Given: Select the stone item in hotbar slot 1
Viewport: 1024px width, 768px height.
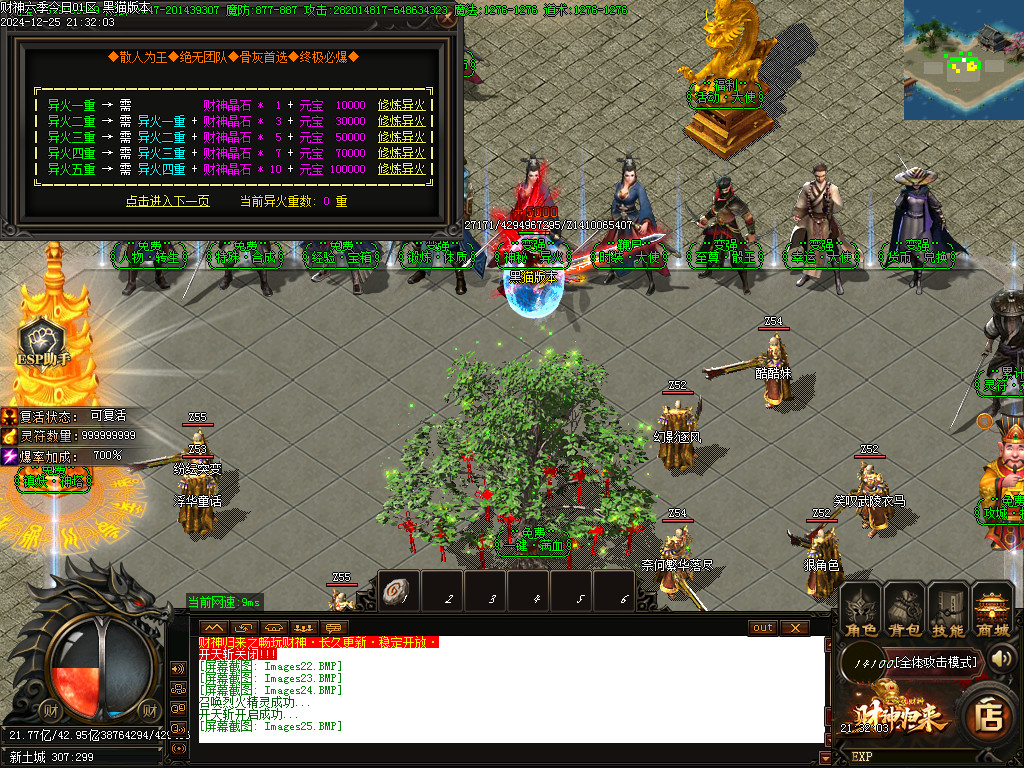Looking at the screenshot, I should pos(399,592).
